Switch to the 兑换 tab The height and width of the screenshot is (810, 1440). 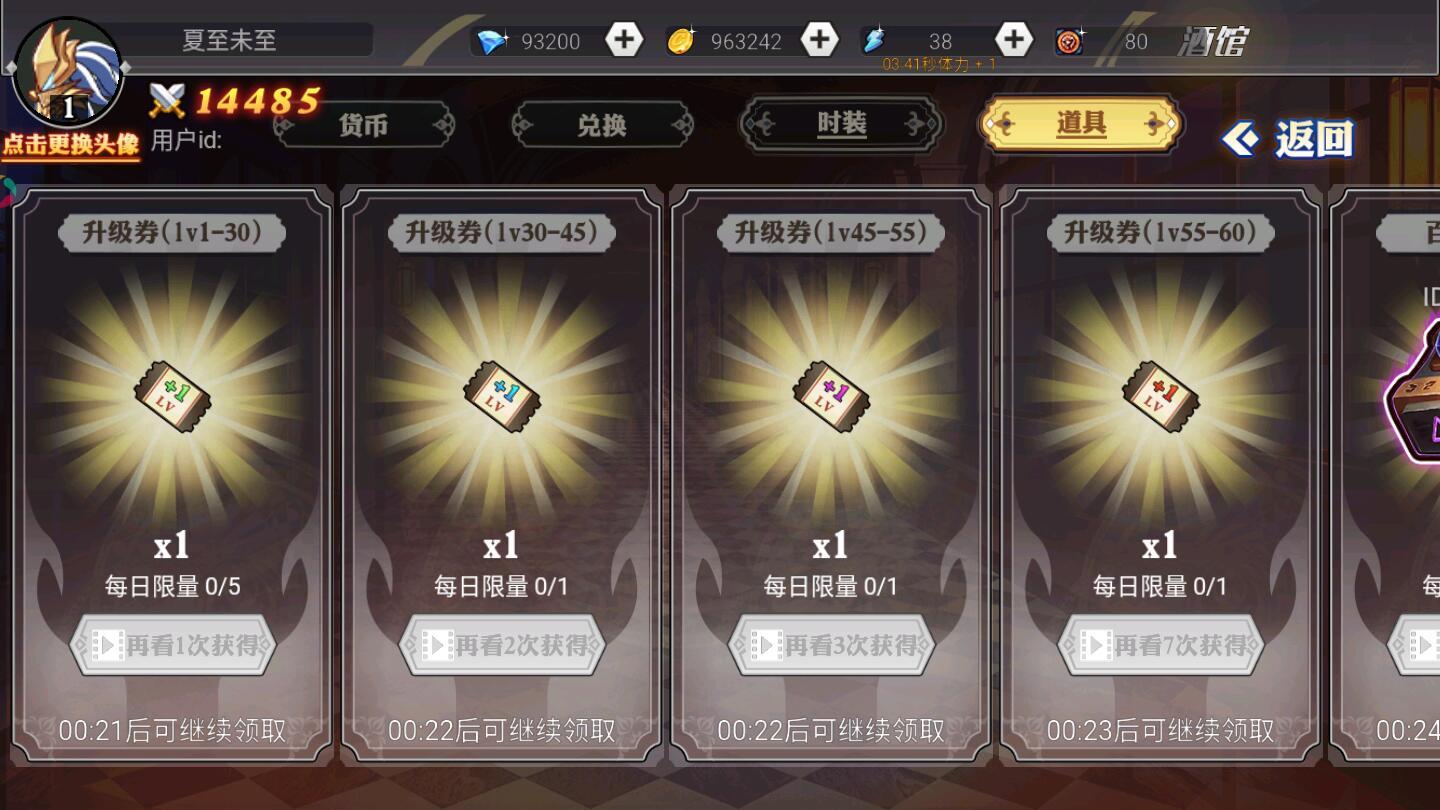point(602,125)
